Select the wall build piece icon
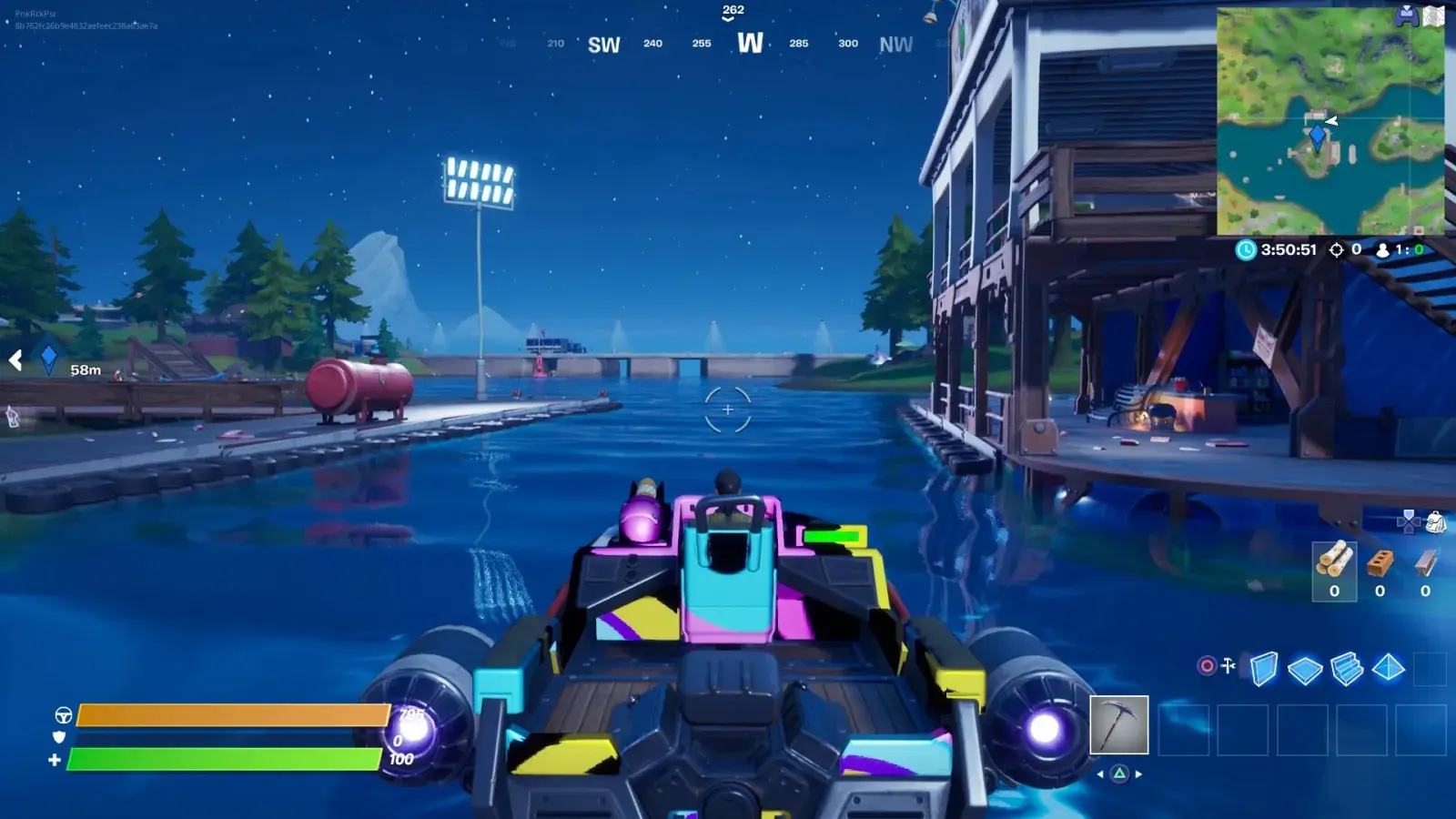This screenshot has width=1456, height=819. click(1264, 667)
